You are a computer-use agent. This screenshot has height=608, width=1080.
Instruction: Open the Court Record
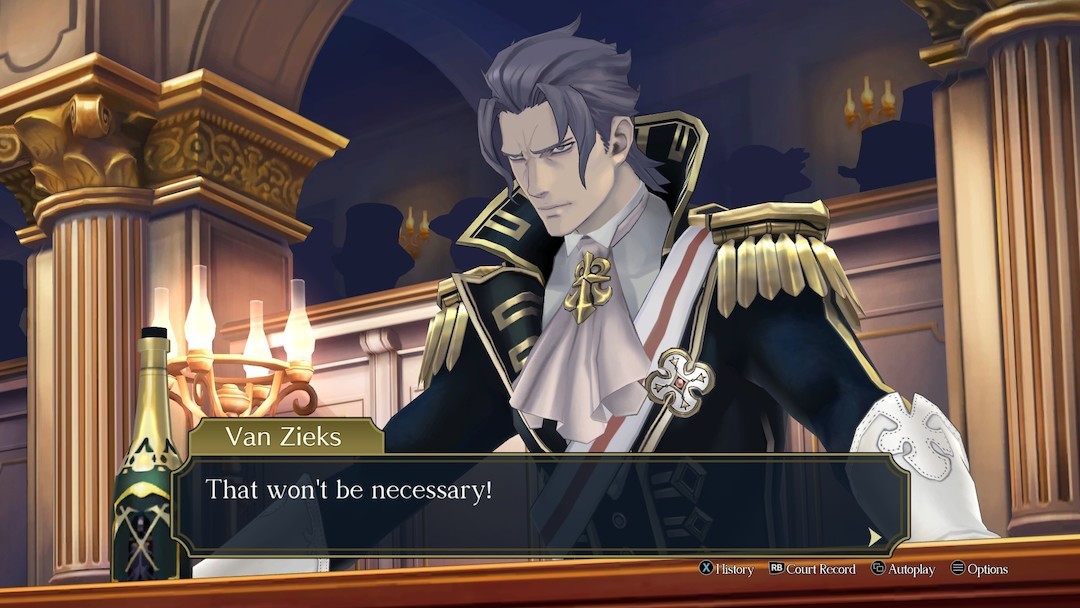point(812,569)
